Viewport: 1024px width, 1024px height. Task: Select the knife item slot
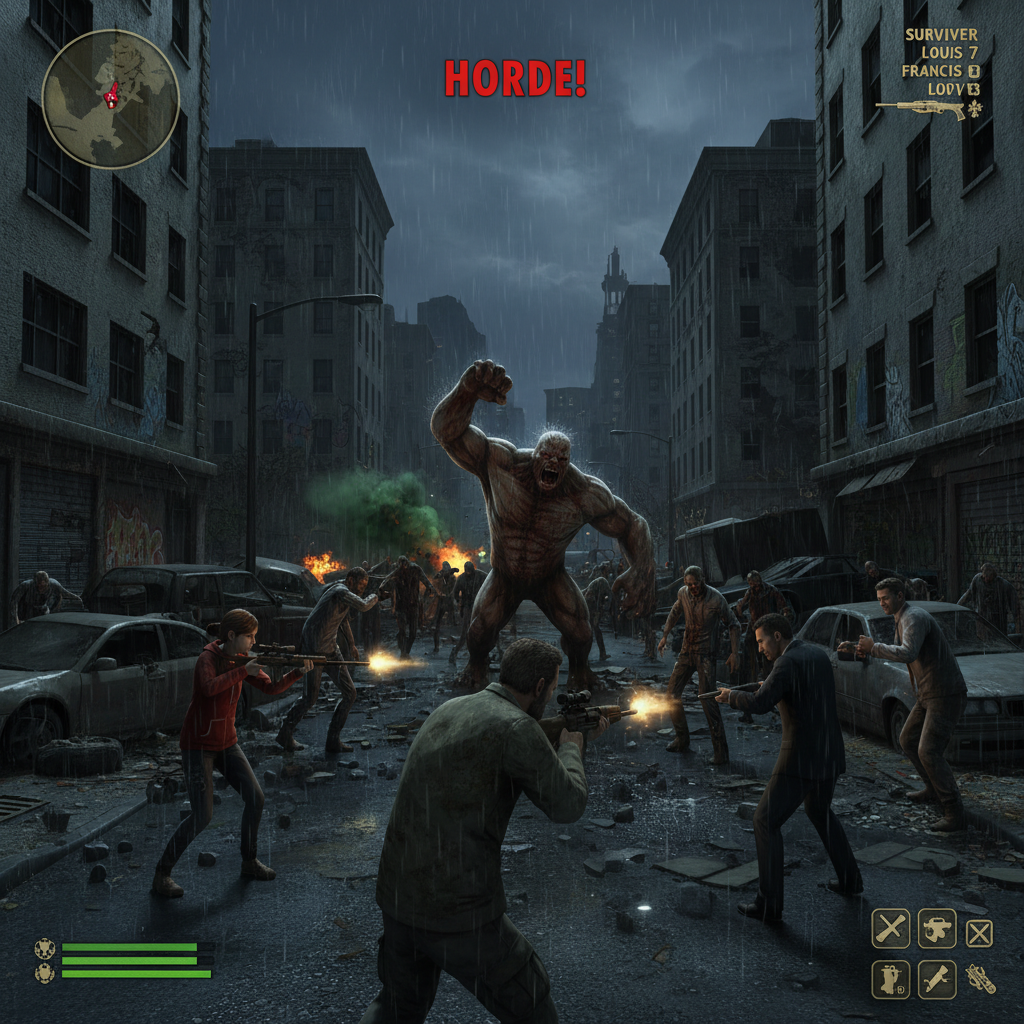[x=937, y=979]
